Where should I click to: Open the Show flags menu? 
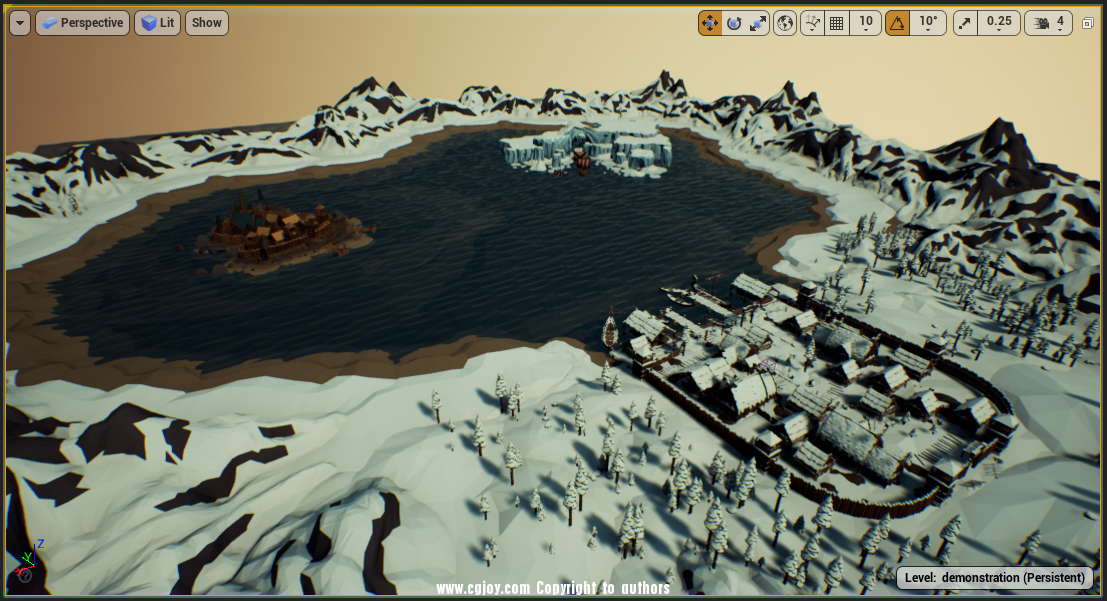[207, 23]
